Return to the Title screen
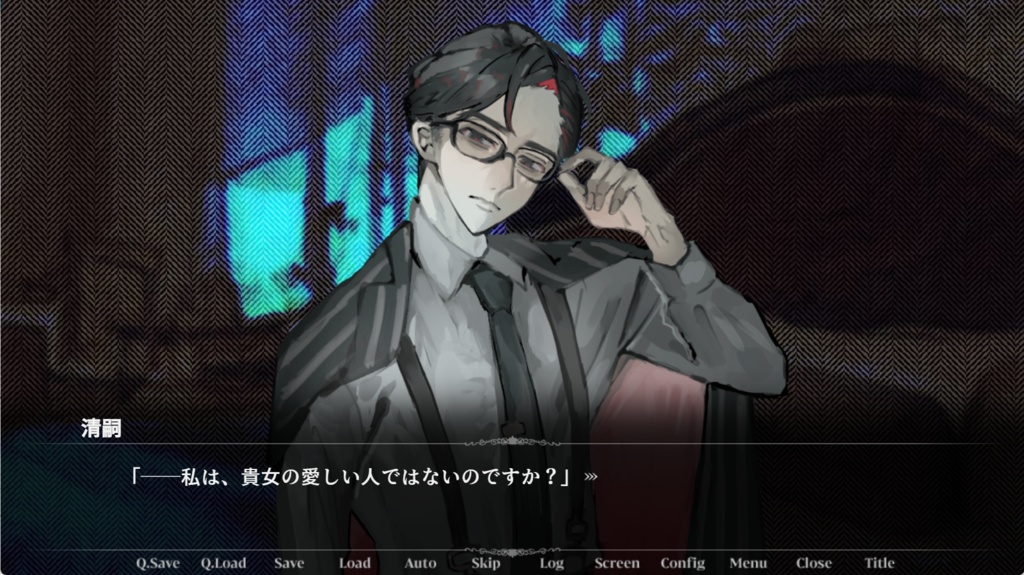The width and height of the screenshot is (1024, 575). tap(879, 563)
